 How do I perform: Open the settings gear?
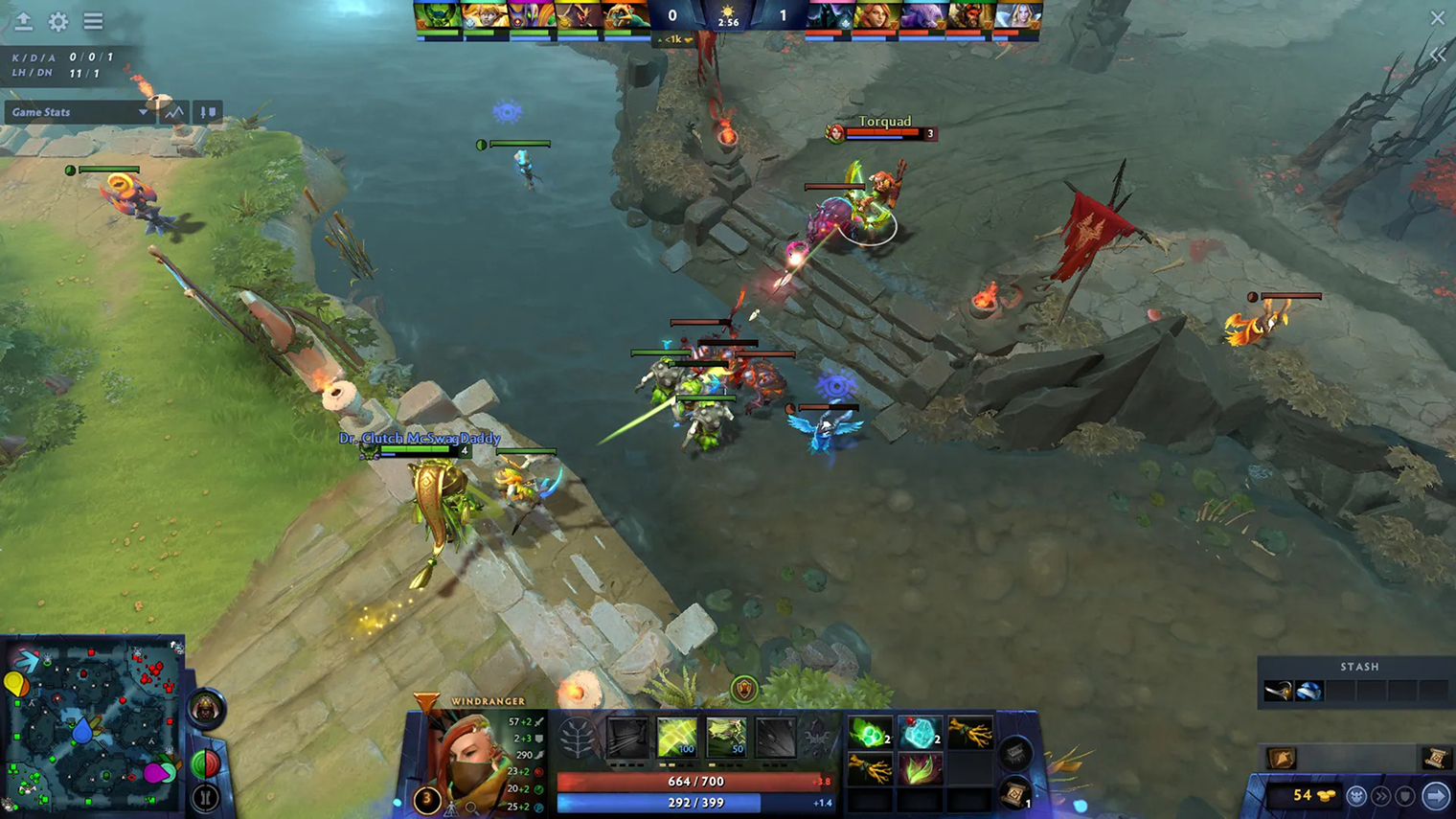pos(57,22)
